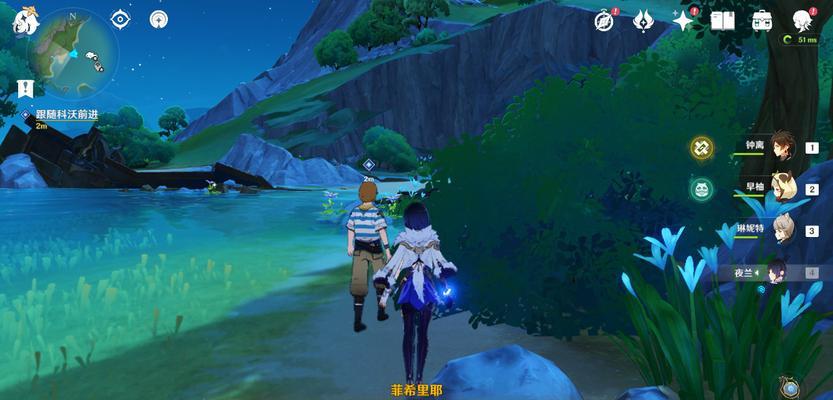This screenshot has height=400, width=833.
Task: Open the backpack inventory
Action: 762,20
